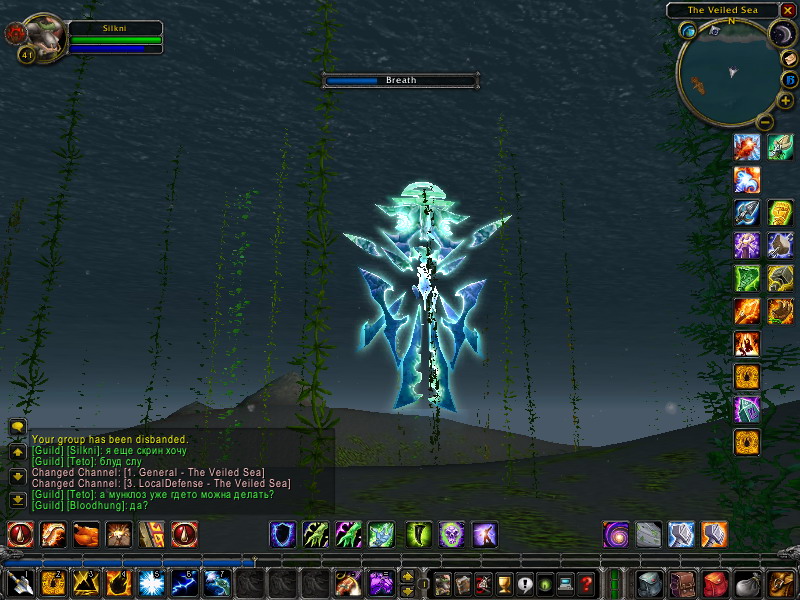This screenshot has width=800, height=600.
Task: Use the roasted meat food item
Action: coord(86,535)
